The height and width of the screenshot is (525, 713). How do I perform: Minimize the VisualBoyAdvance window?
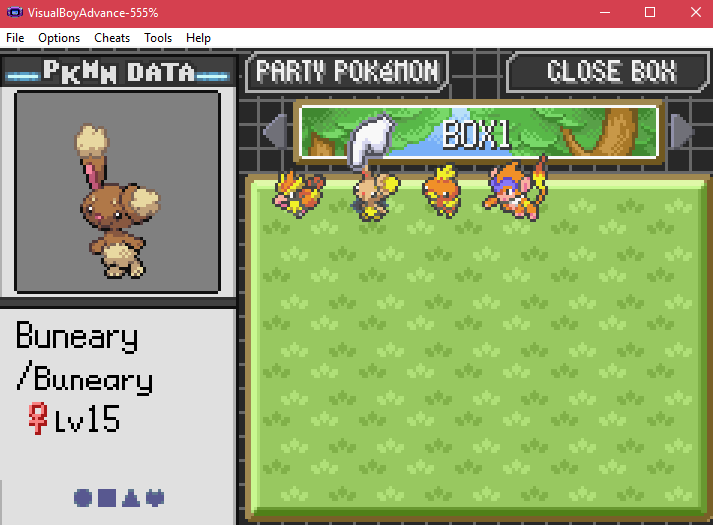(605, 12)
